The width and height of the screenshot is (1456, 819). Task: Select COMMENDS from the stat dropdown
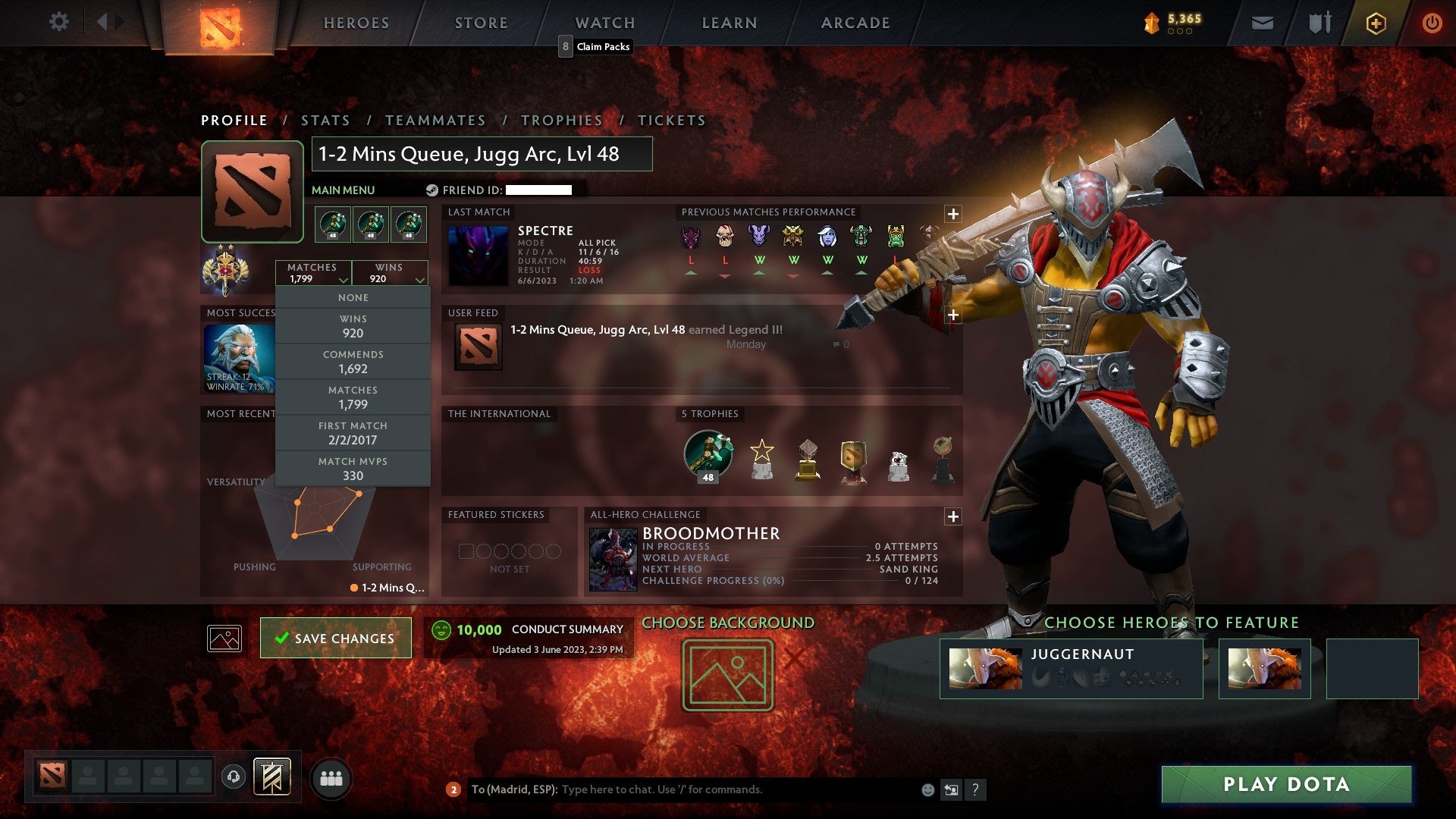[x=353, y=361]
